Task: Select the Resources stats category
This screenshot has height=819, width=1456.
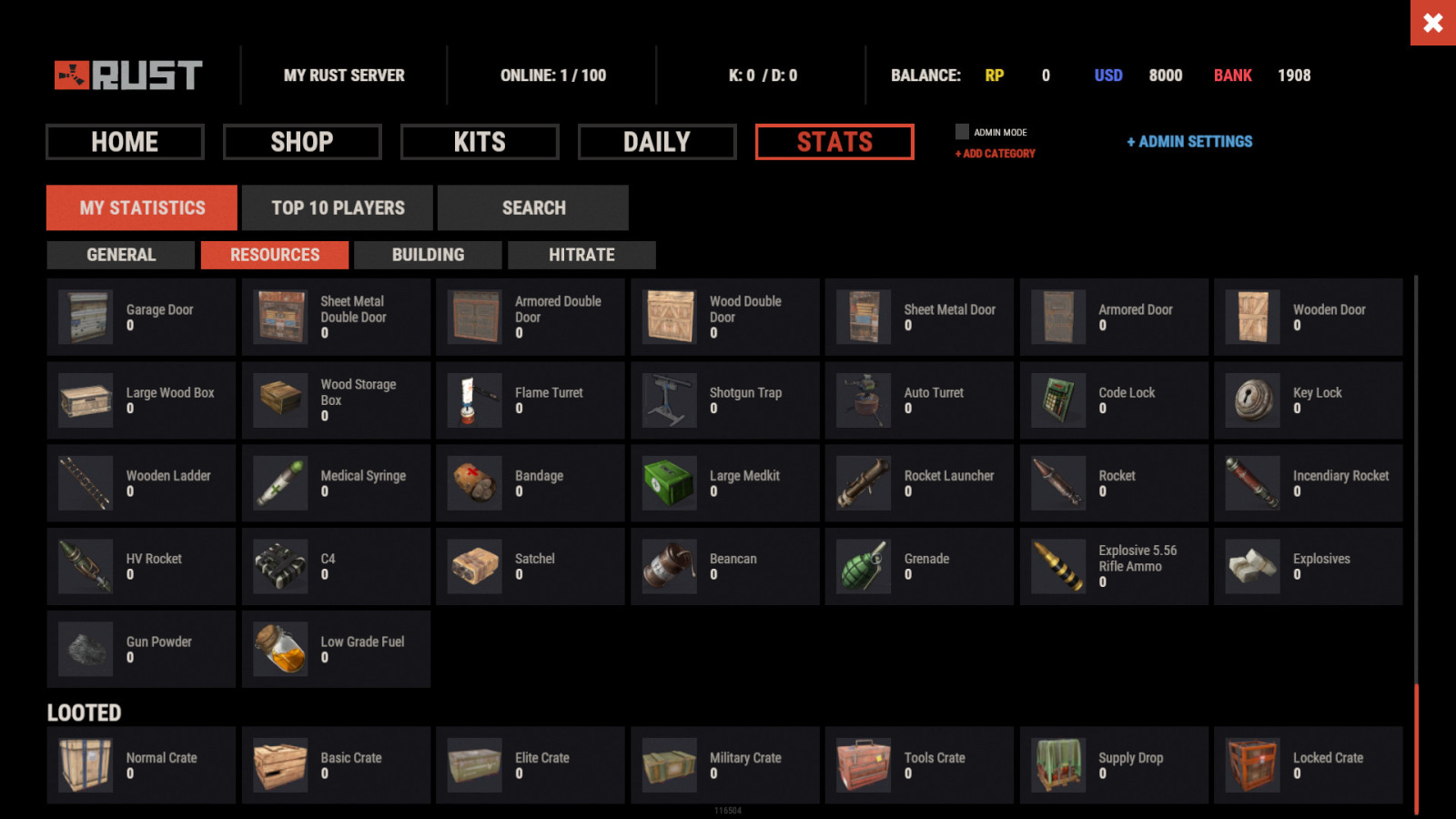Action: click(275, 255)
